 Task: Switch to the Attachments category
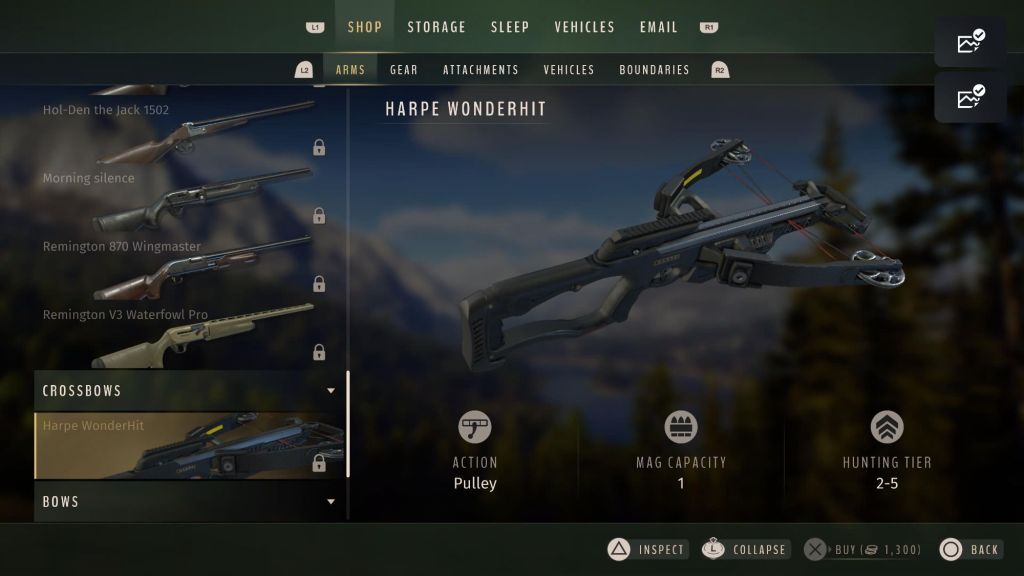pos(481,70)
